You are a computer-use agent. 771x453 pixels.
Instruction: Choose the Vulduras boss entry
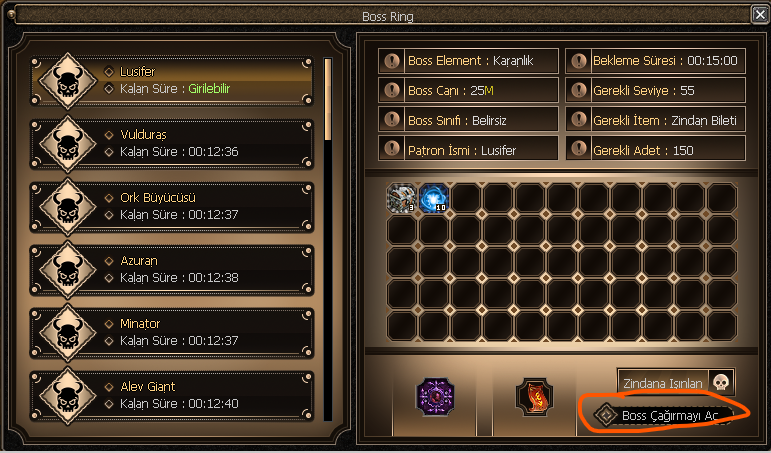tap(175, 143)
